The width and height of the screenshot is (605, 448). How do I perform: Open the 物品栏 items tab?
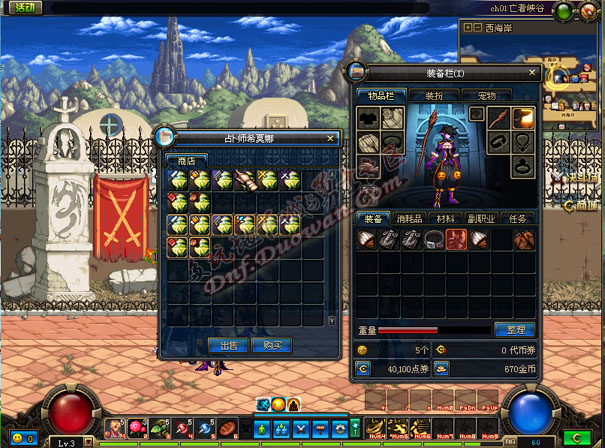coord(379,95)
